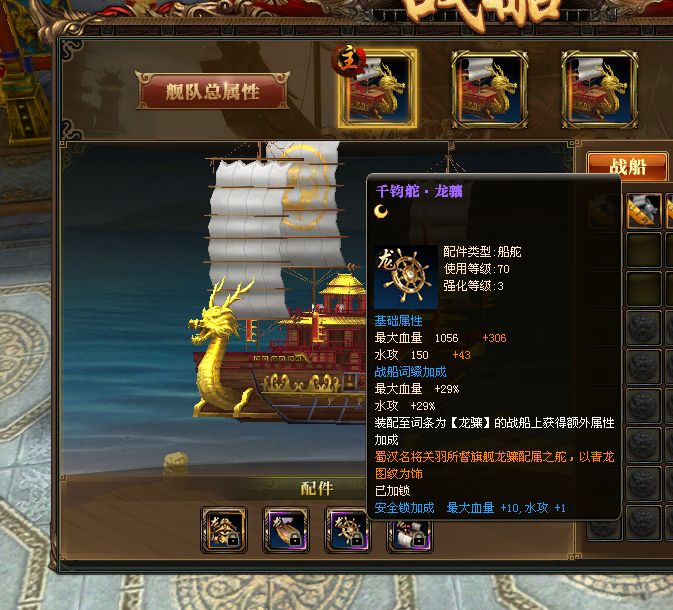Image resolution: width=673 pixels, height=610 pixels.
Task: Select the first locked accessory slot with pagoda icon
Action: [x=224, y=530]
